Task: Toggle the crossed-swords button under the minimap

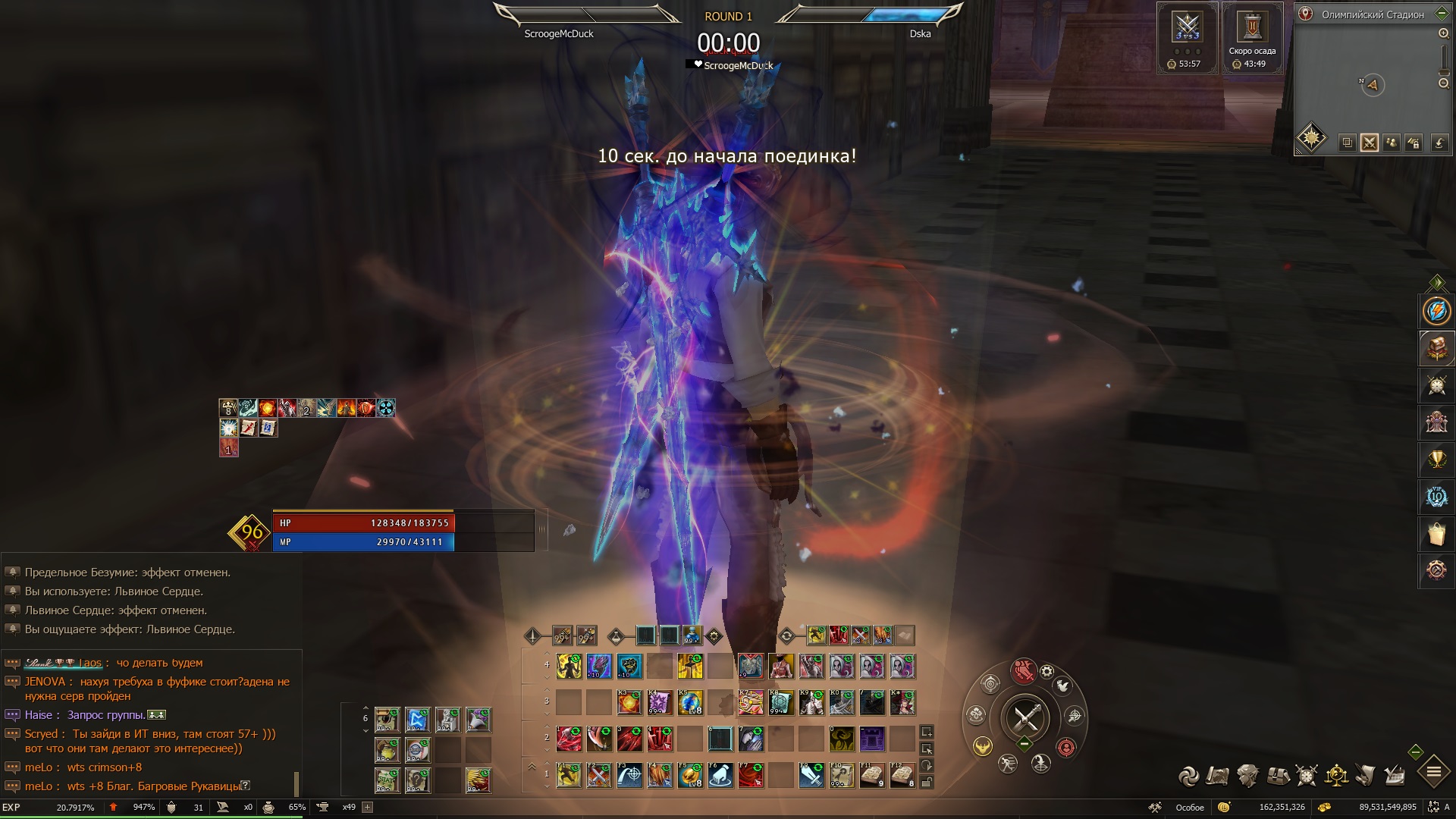Action: point(1369,143)
